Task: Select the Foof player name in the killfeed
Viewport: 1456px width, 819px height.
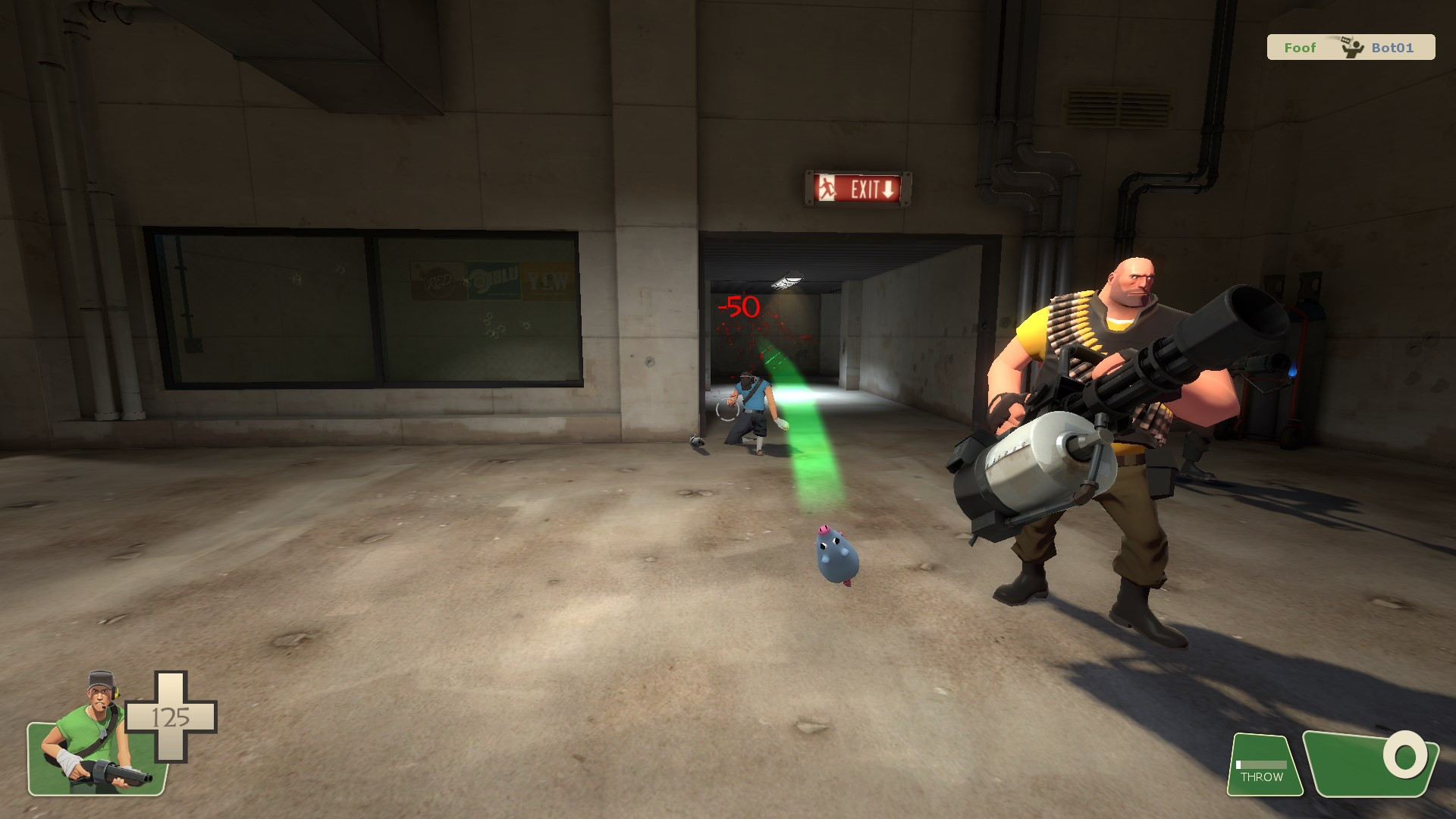Action: point(1299,47)
